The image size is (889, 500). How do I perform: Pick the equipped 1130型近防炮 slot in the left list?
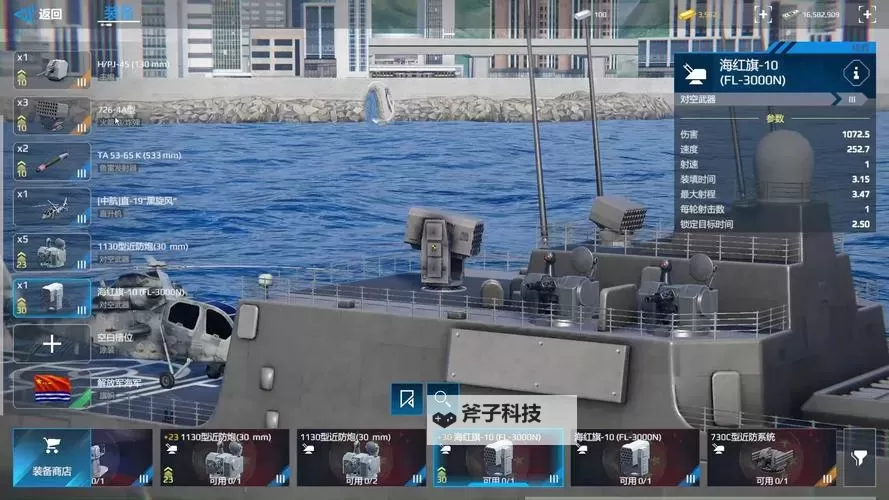coord(52,252)
